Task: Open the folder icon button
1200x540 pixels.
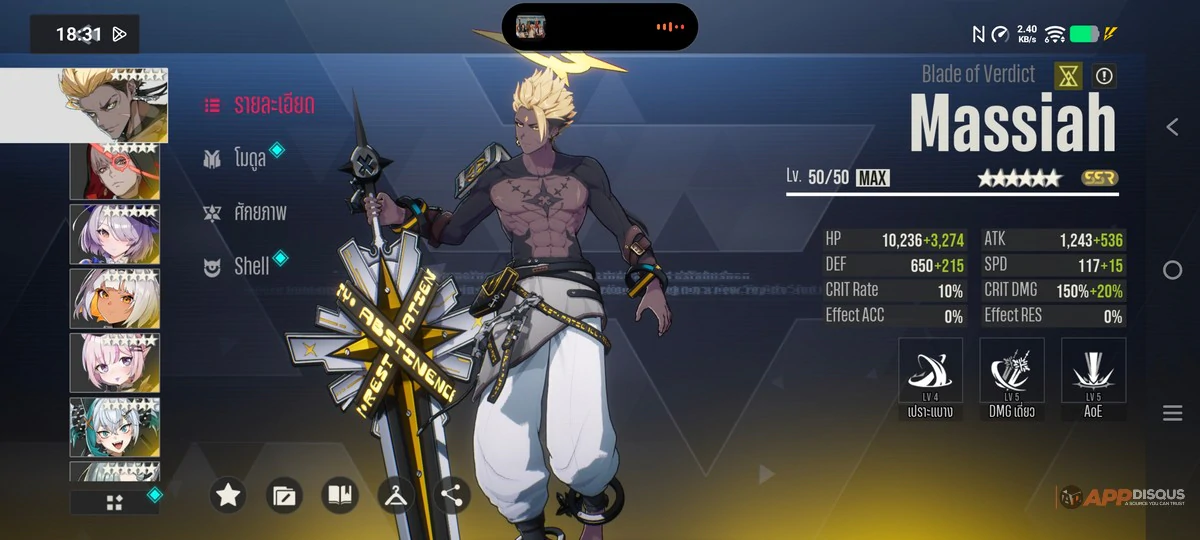Action: 284,495
